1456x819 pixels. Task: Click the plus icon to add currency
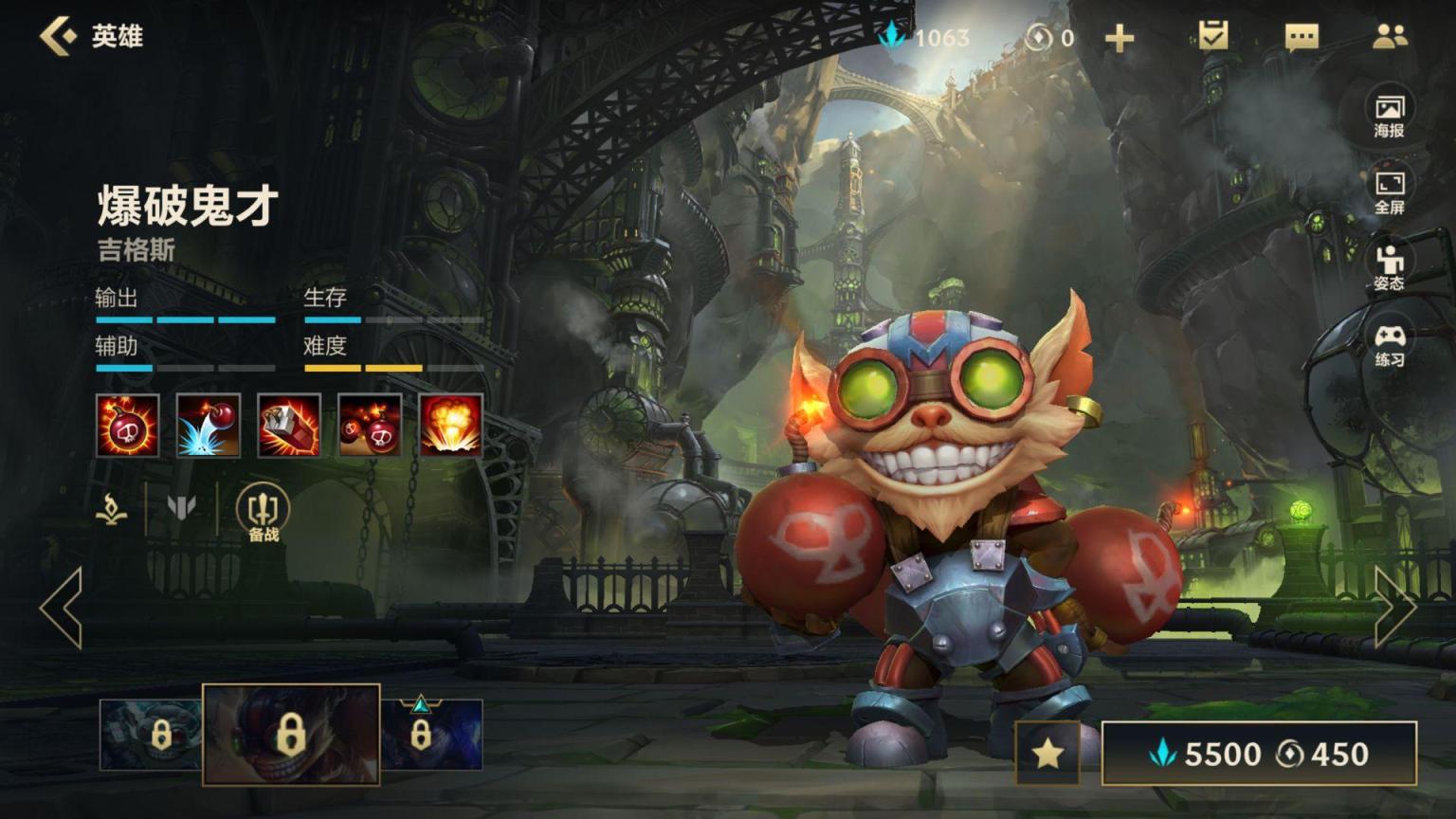(x=1119, y=38)
